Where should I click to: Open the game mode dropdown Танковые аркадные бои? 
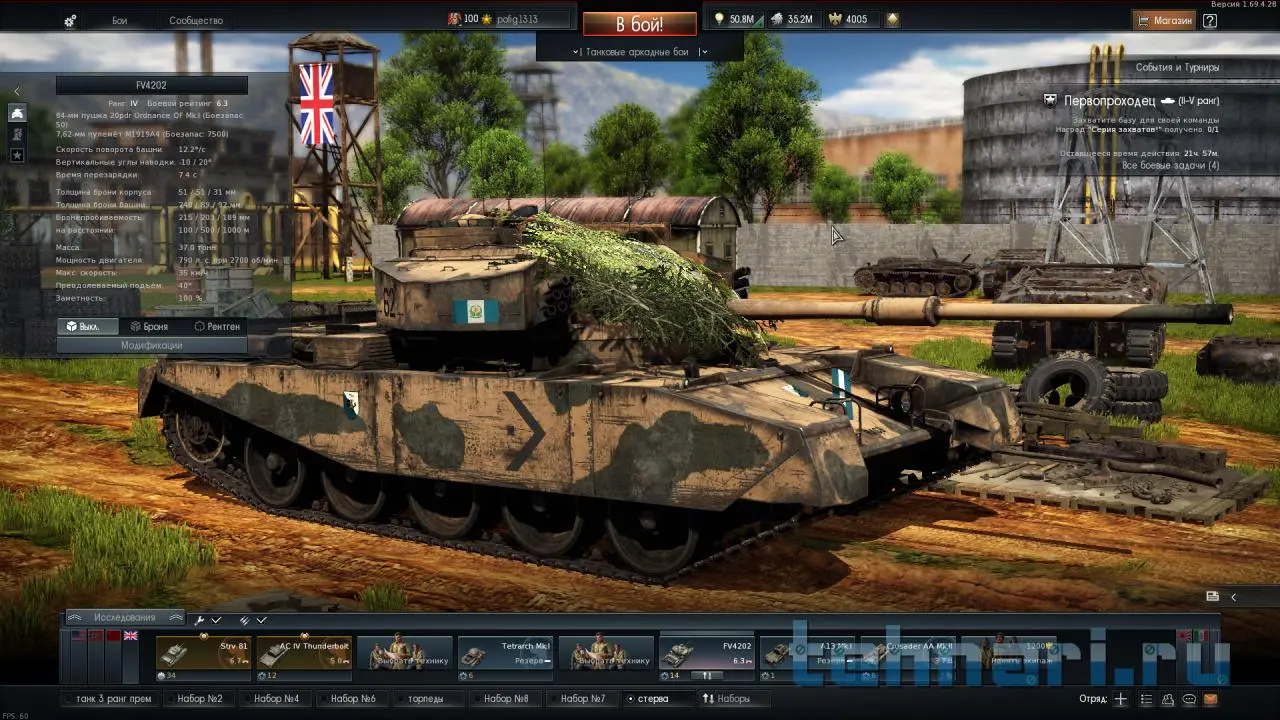638,52
